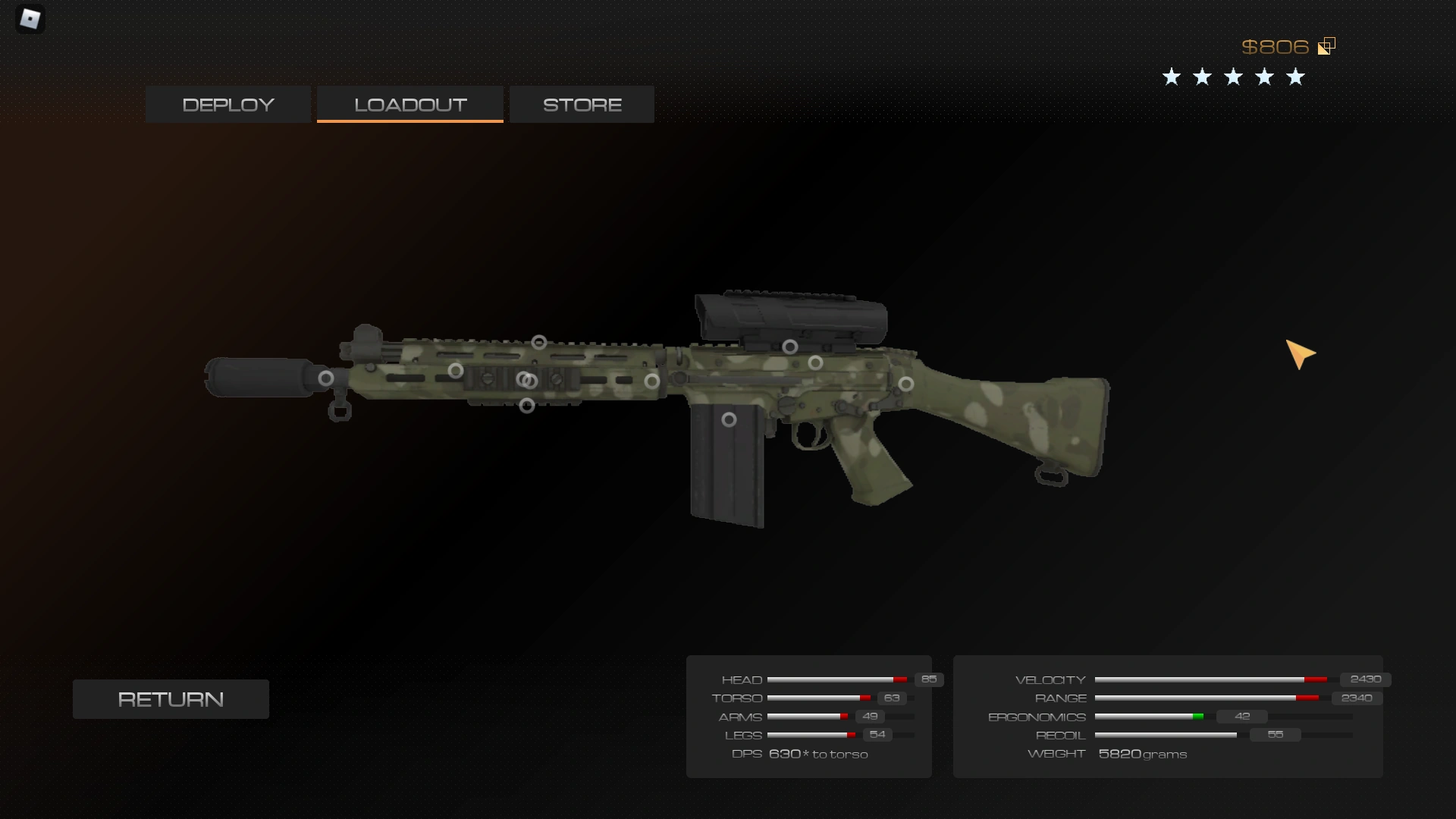The width and height of the screenshot is (1456, 819).
Task: Toggle the middle rating star
Action: click(1233, 76)
